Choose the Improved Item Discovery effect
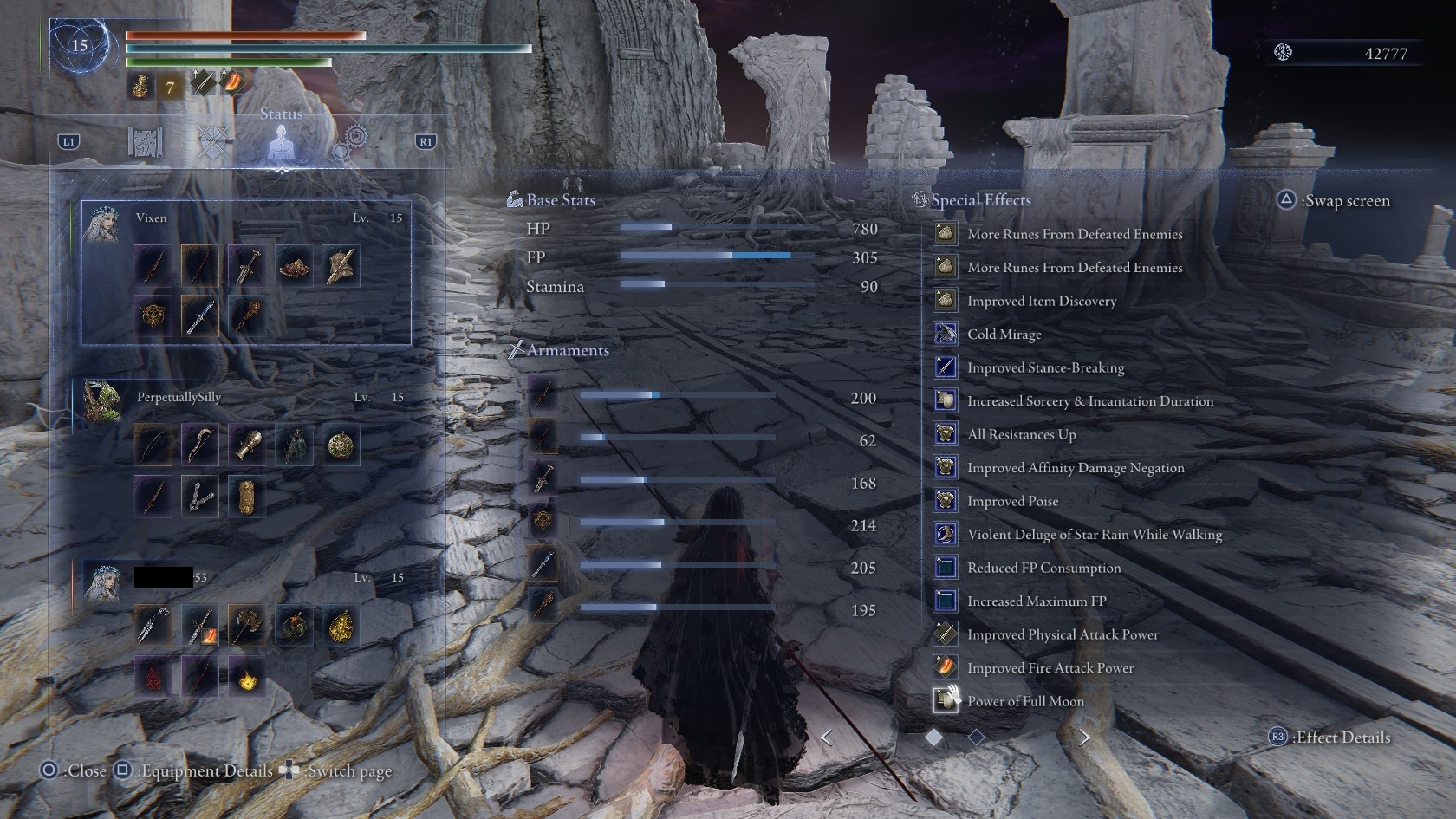 [1042, 302]
